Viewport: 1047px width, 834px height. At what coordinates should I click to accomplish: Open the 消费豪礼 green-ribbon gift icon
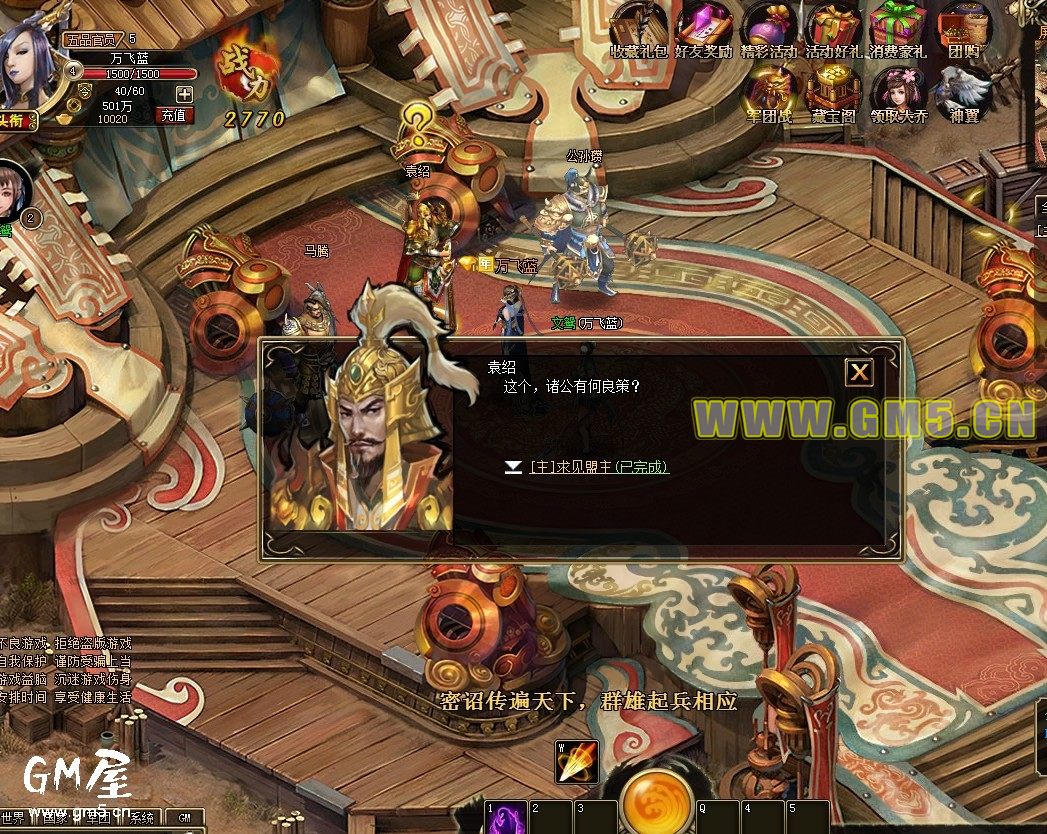pyautogui.click(x=898, y=28)
